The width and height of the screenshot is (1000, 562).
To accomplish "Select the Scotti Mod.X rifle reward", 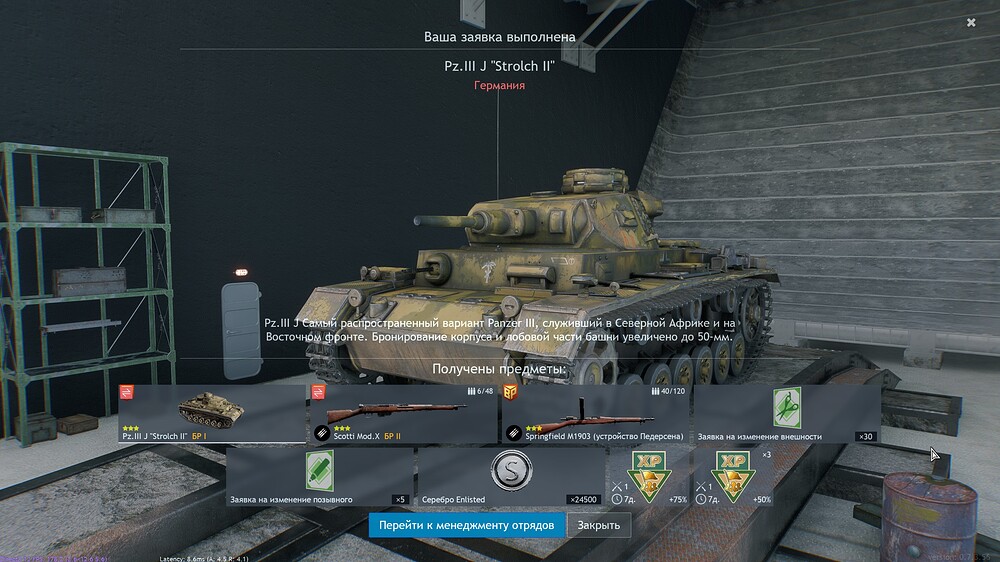I will (403, 413).
